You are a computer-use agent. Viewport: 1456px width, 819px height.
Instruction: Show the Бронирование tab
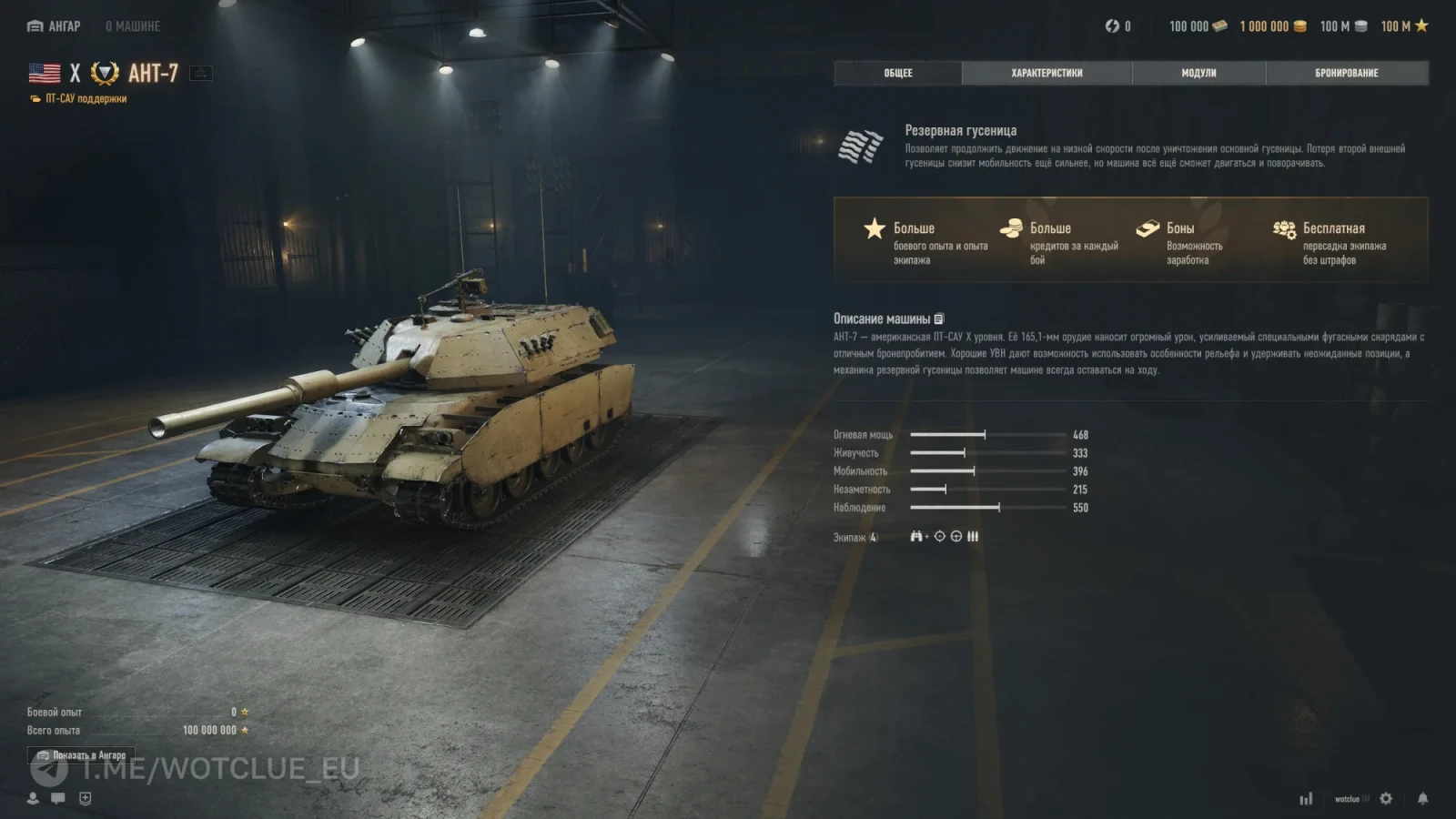coord(1346,73)
